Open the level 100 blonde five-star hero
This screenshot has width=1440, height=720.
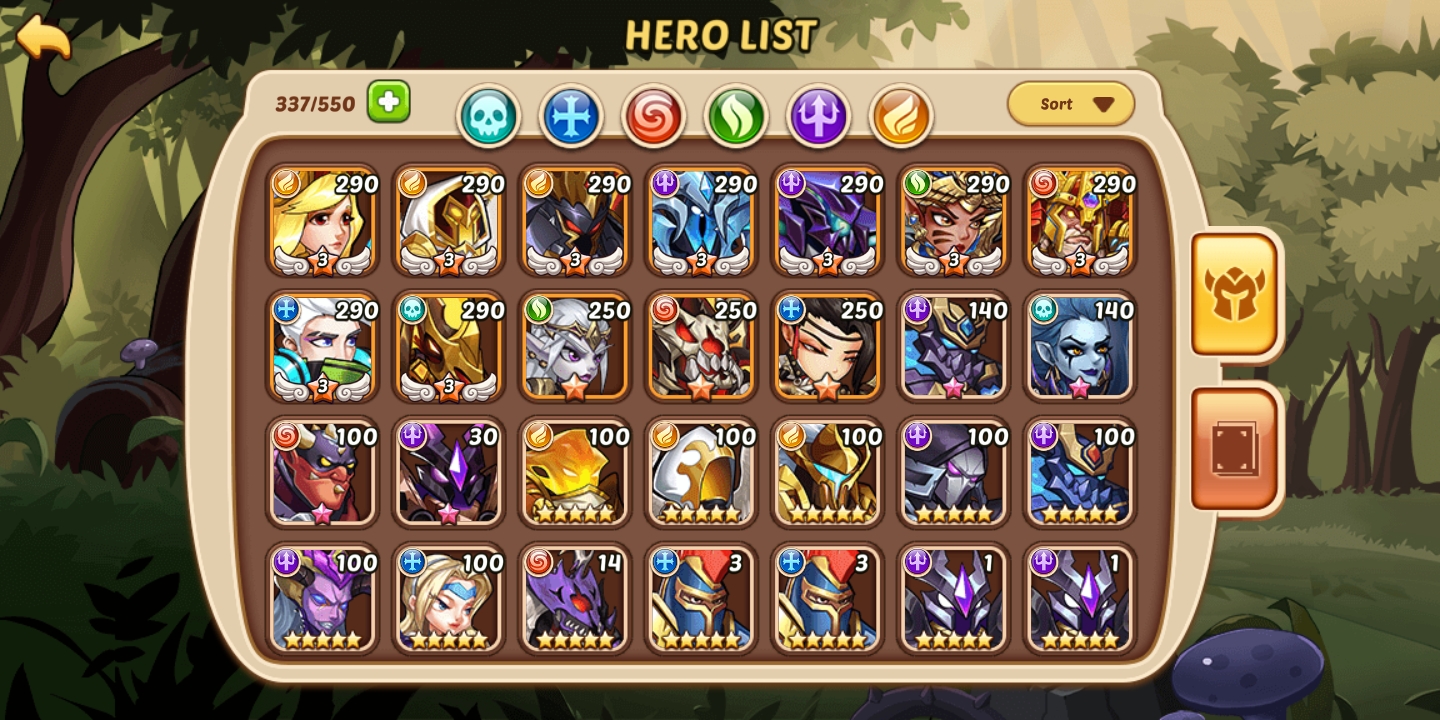pyautogui.click(x=448, y=600)
